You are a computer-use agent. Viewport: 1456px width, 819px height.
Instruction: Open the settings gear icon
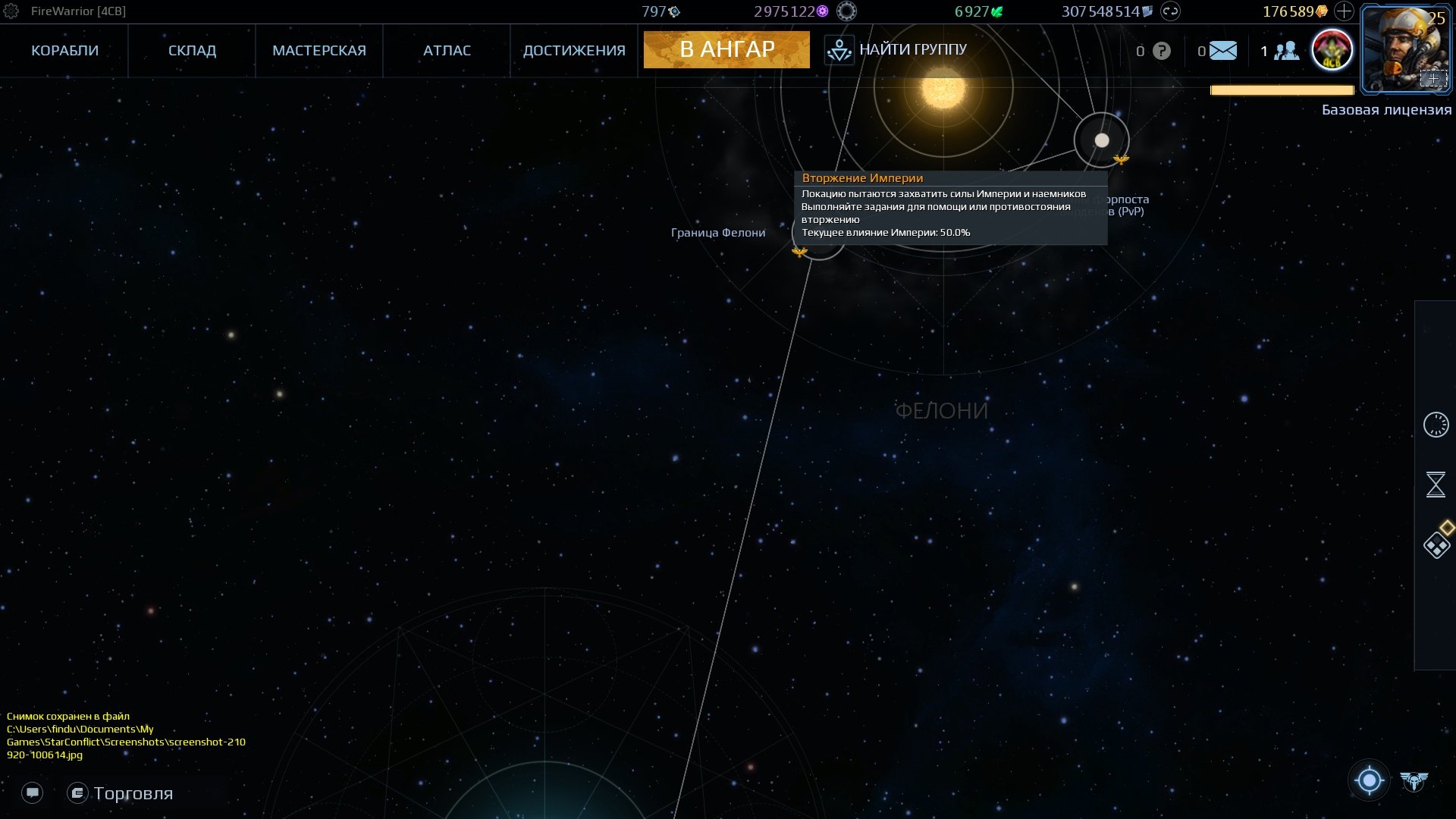click(11, 11)
